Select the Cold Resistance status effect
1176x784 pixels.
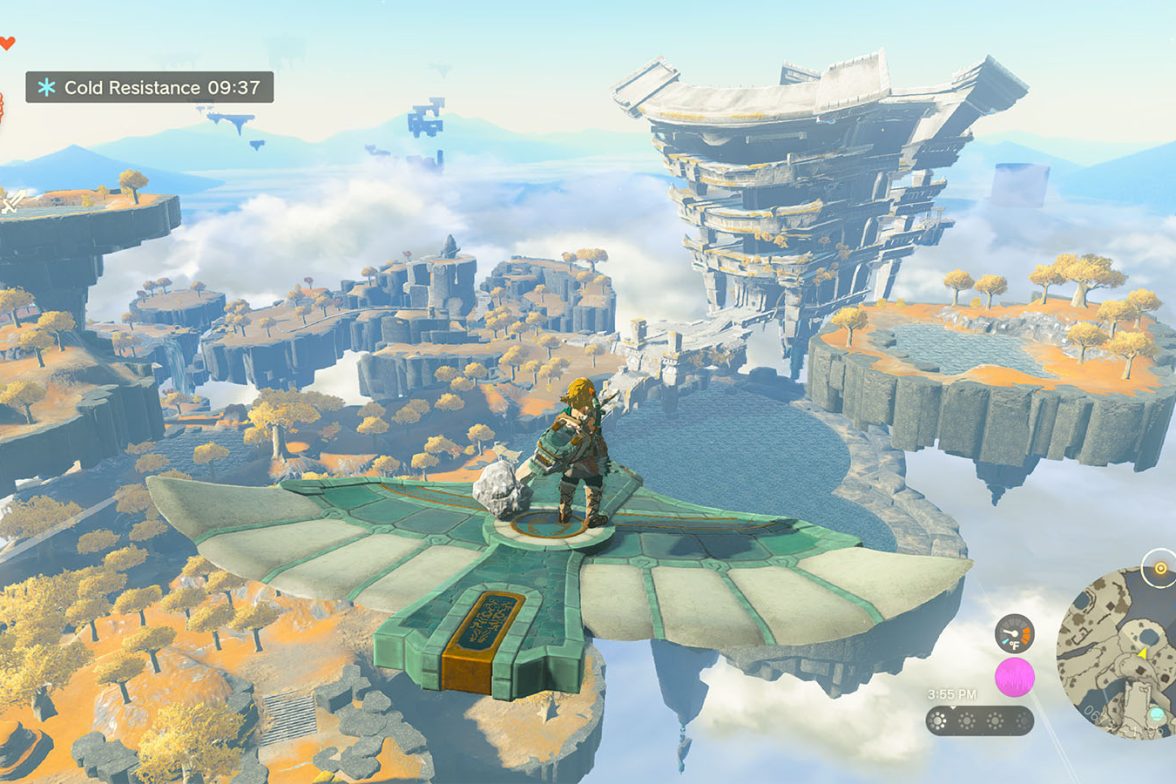click(149, 87)
